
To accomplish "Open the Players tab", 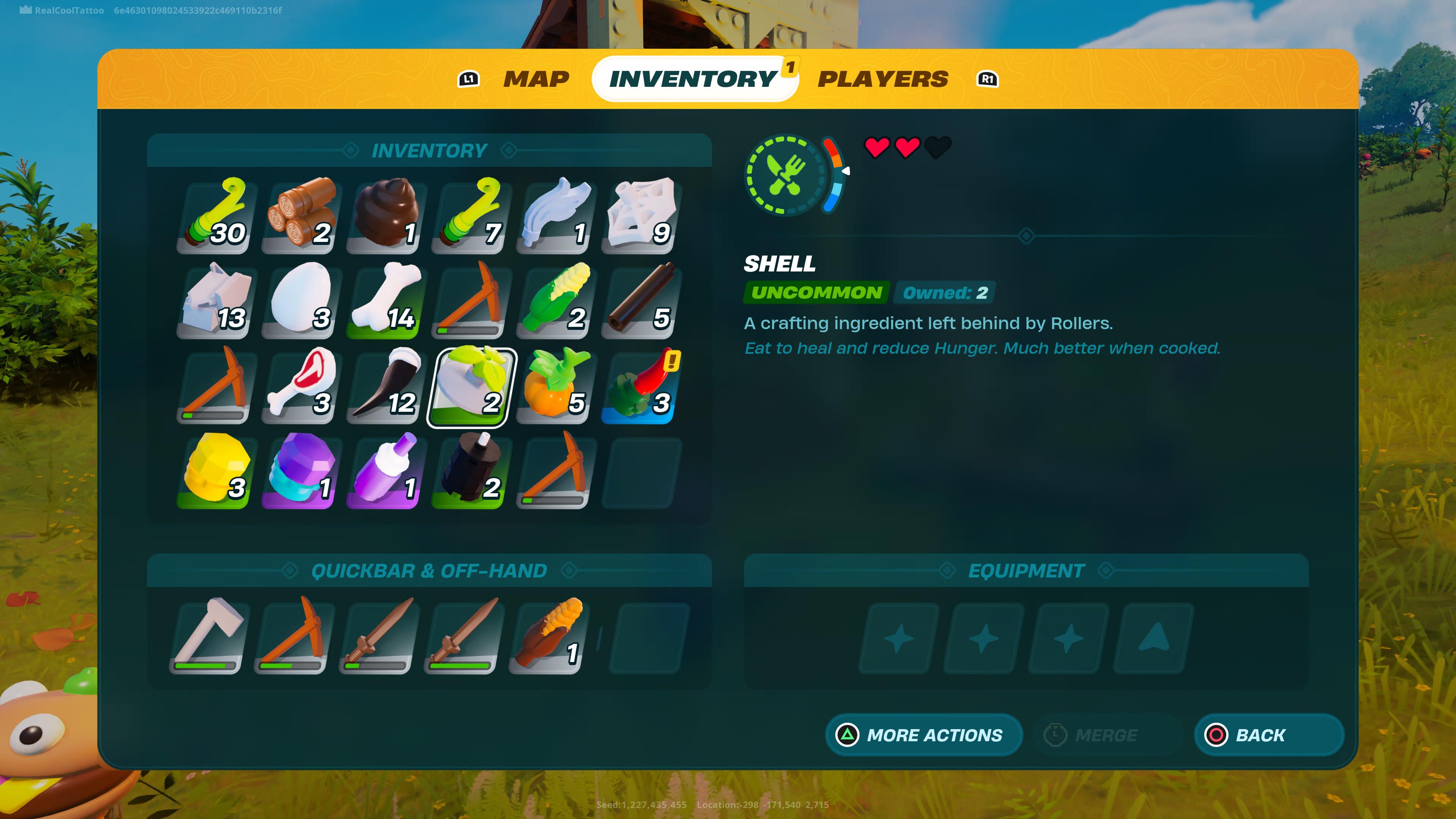I will click(x=882, y=79).
